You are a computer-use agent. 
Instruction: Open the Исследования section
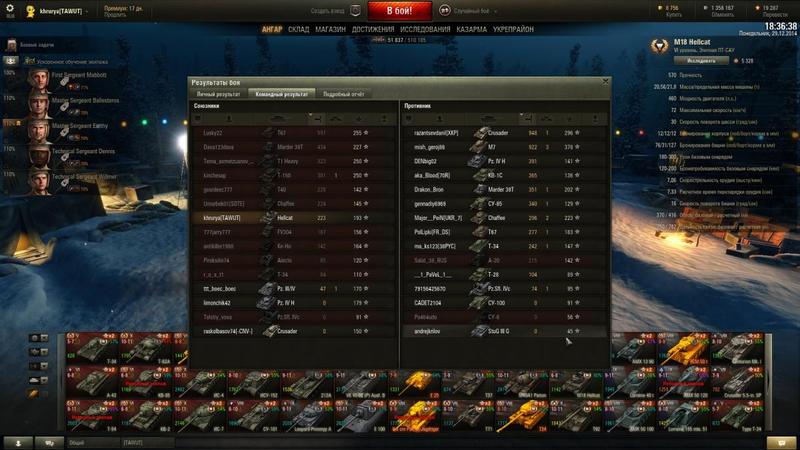425,29
